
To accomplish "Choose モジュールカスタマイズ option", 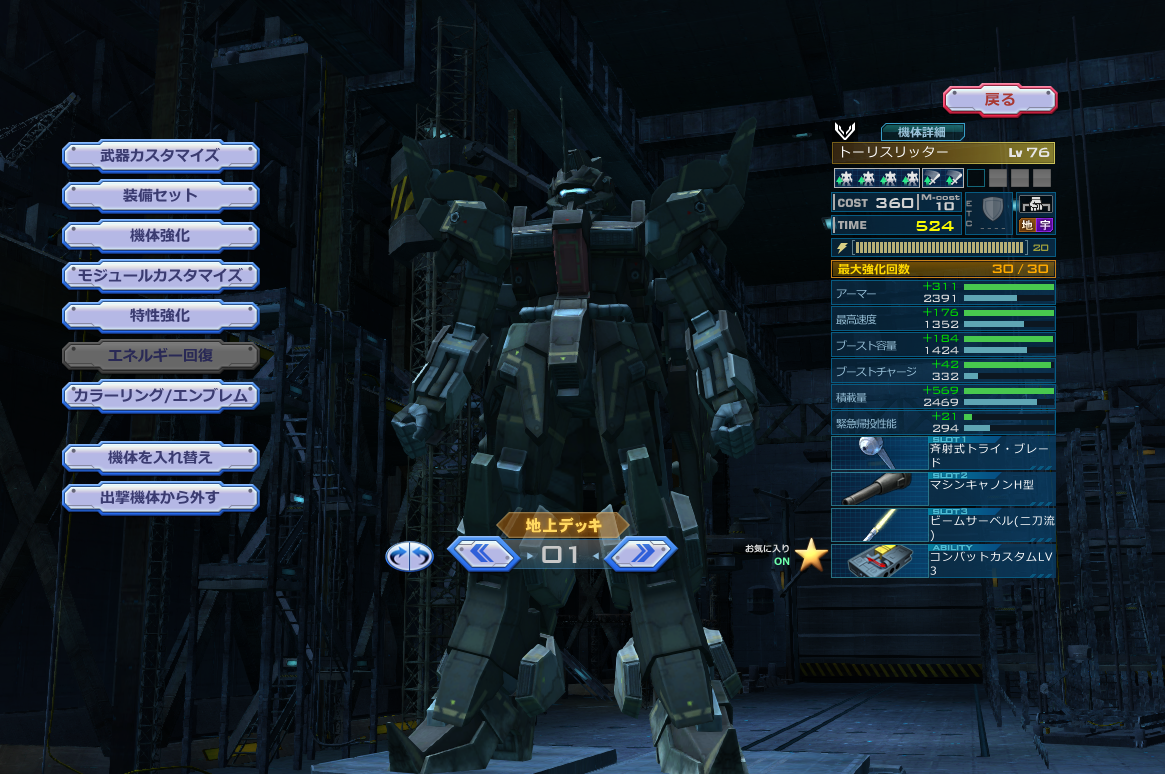I will 160,276.
